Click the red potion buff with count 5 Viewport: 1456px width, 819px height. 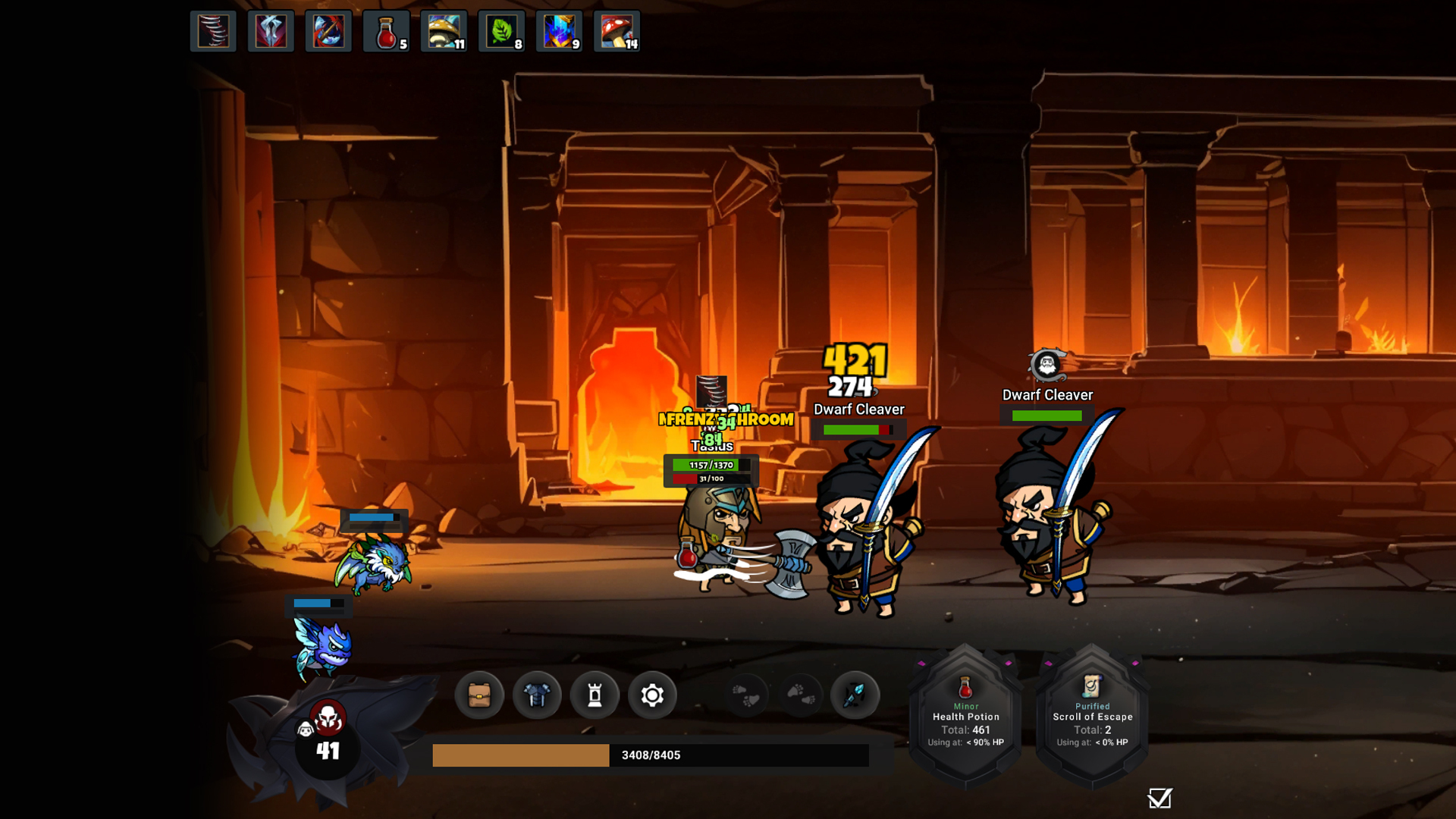point(387,32)
